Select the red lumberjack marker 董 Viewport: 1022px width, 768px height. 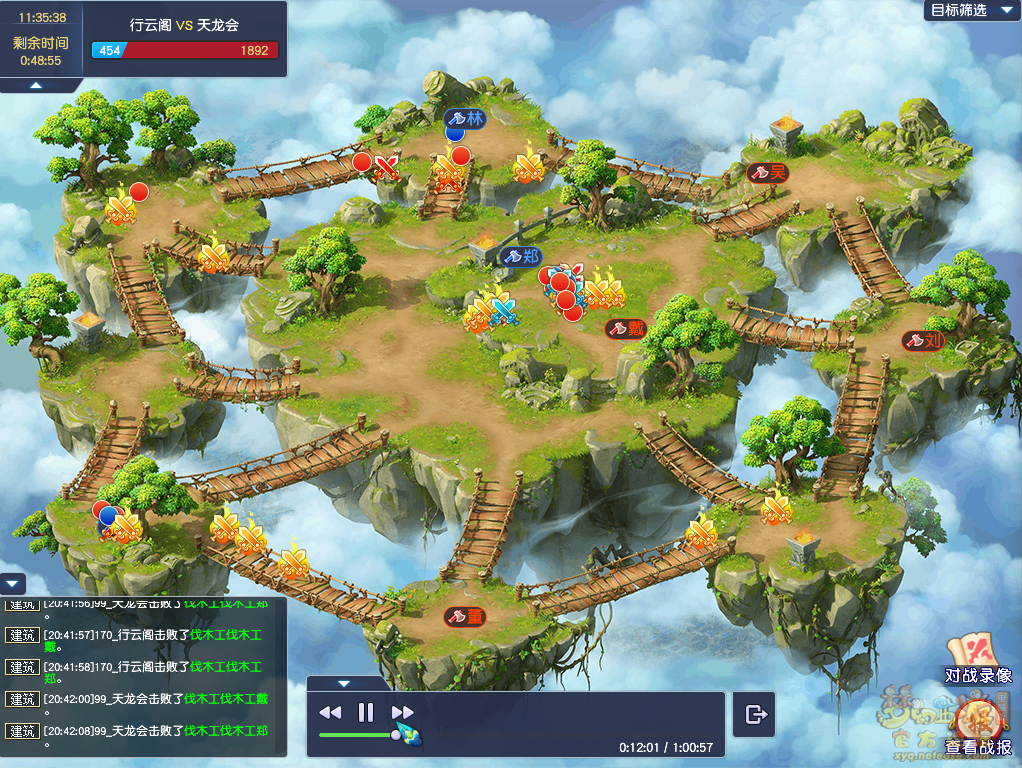pos(465,617)
